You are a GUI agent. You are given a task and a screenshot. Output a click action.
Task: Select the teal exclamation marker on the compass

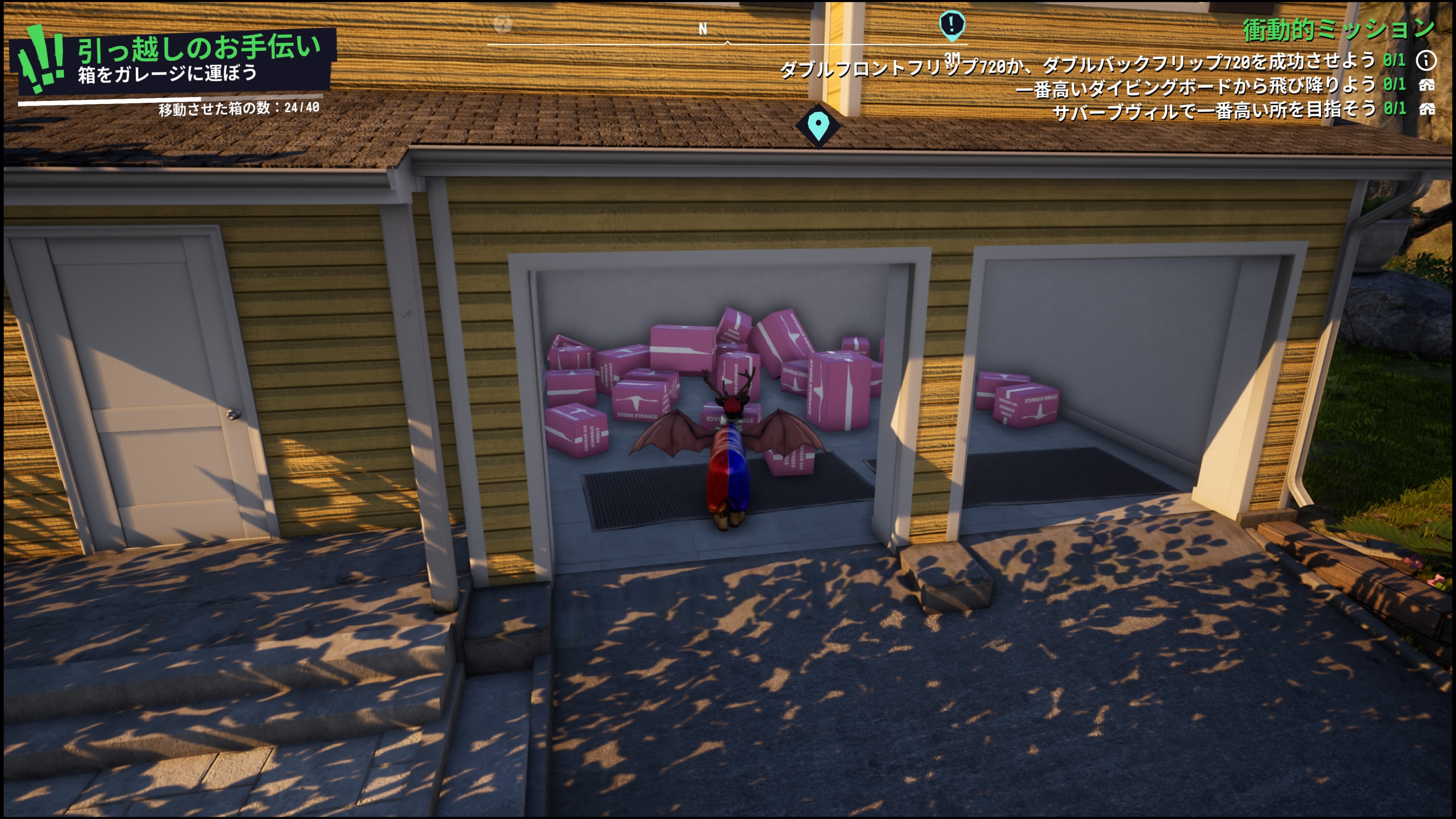[x=952, y=25]
